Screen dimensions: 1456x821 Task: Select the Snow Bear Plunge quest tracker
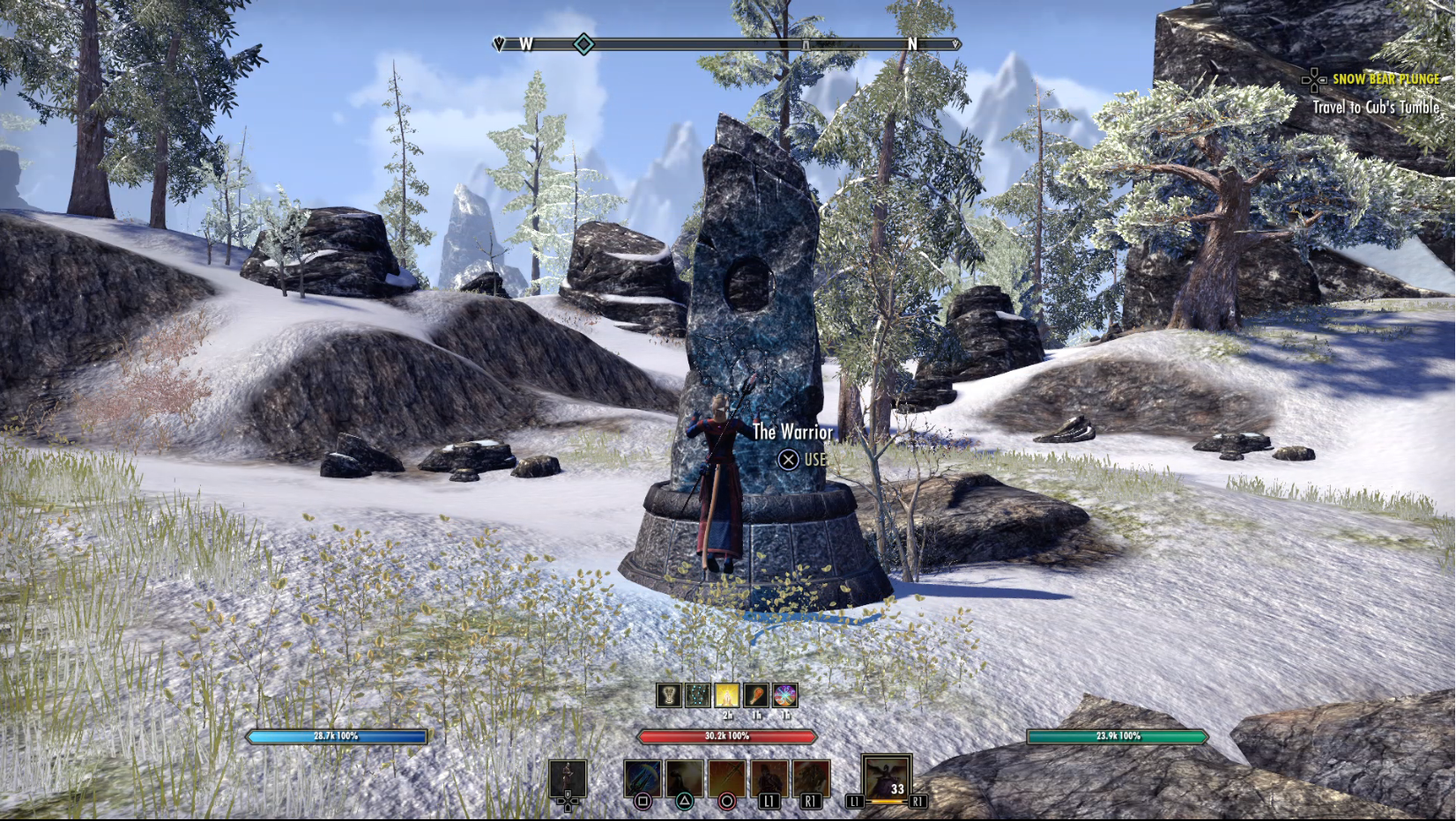pos(1385,79)
